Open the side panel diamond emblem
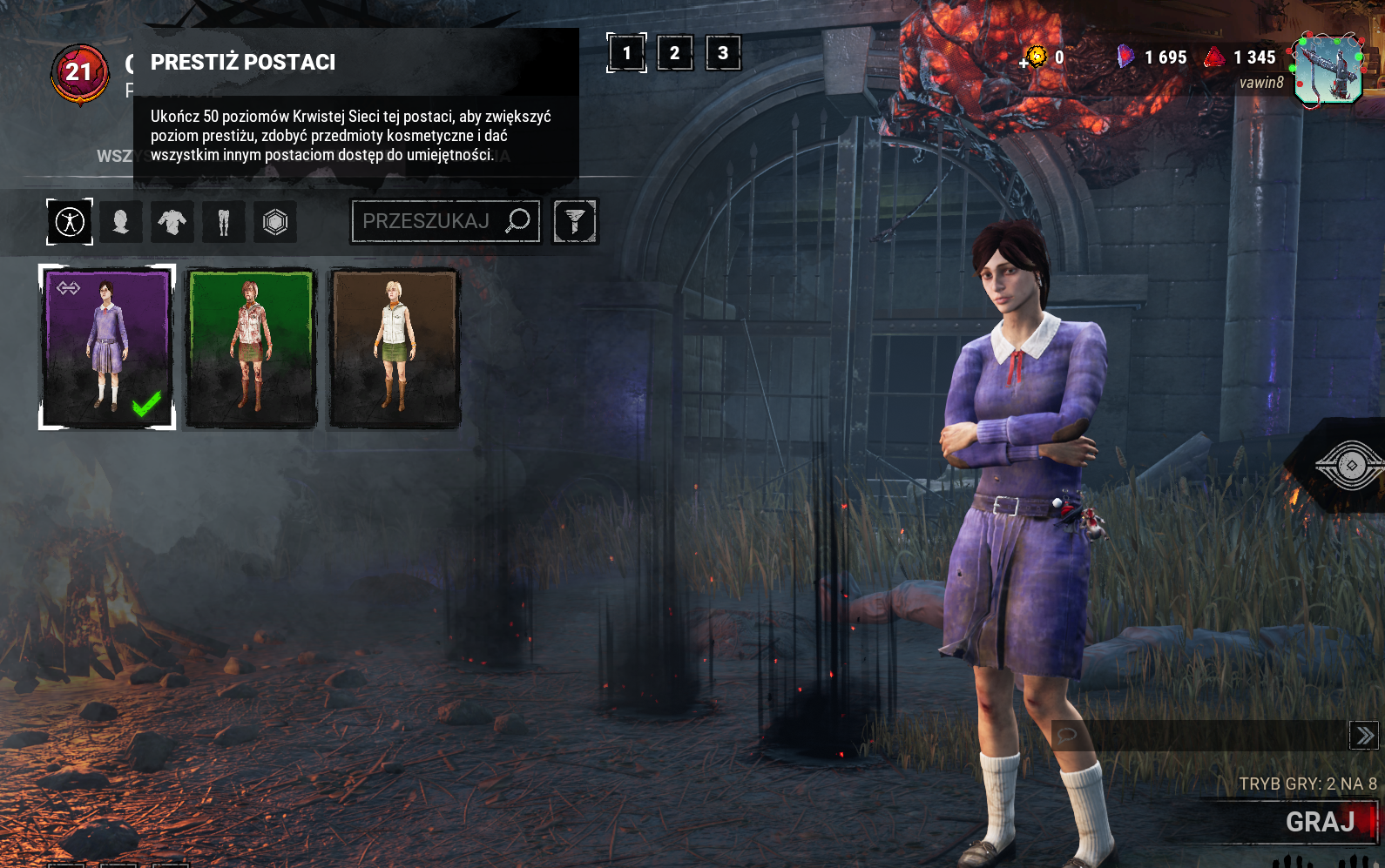The width and height of the screenshot is (1385, 868). pyautogui.click(x=1351, y=466)
